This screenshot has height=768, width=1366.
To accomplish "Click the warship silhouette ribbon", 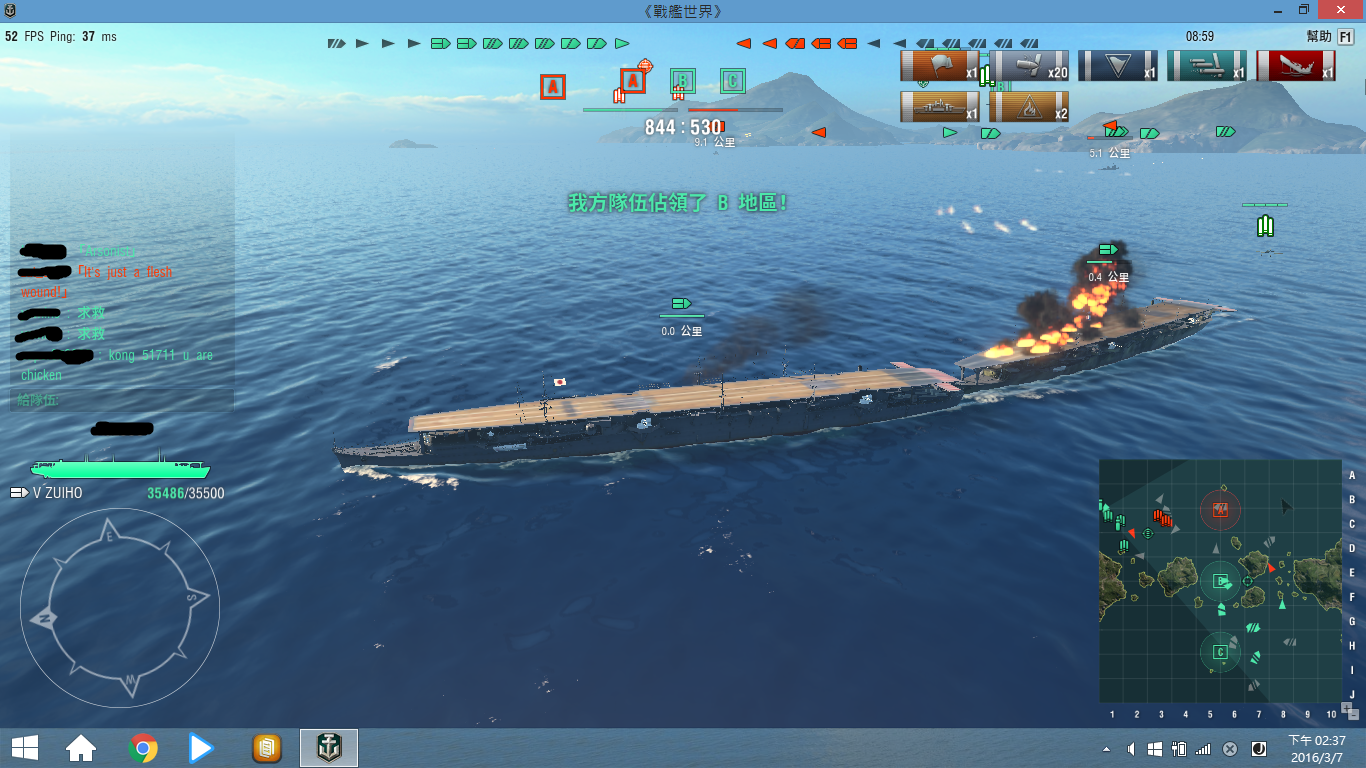I will click(940, 107).
